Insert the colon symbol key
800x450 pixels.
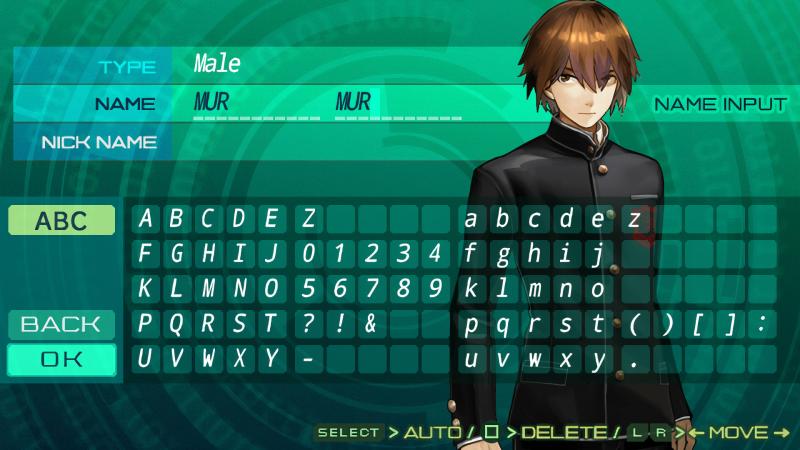tap(762, 324)
